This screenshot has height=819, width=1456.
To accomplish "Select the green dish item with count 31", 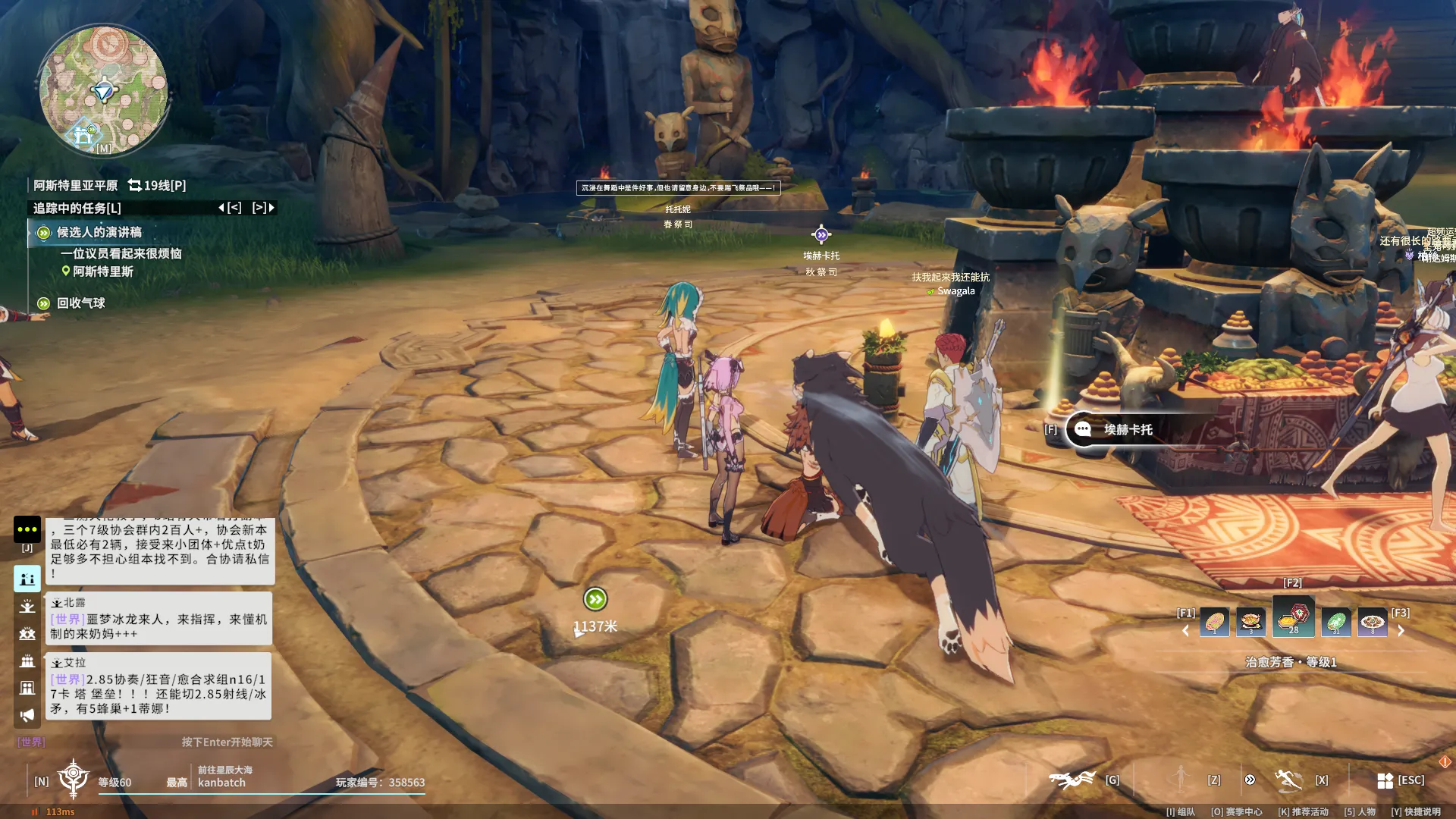I will (1335, 622).
